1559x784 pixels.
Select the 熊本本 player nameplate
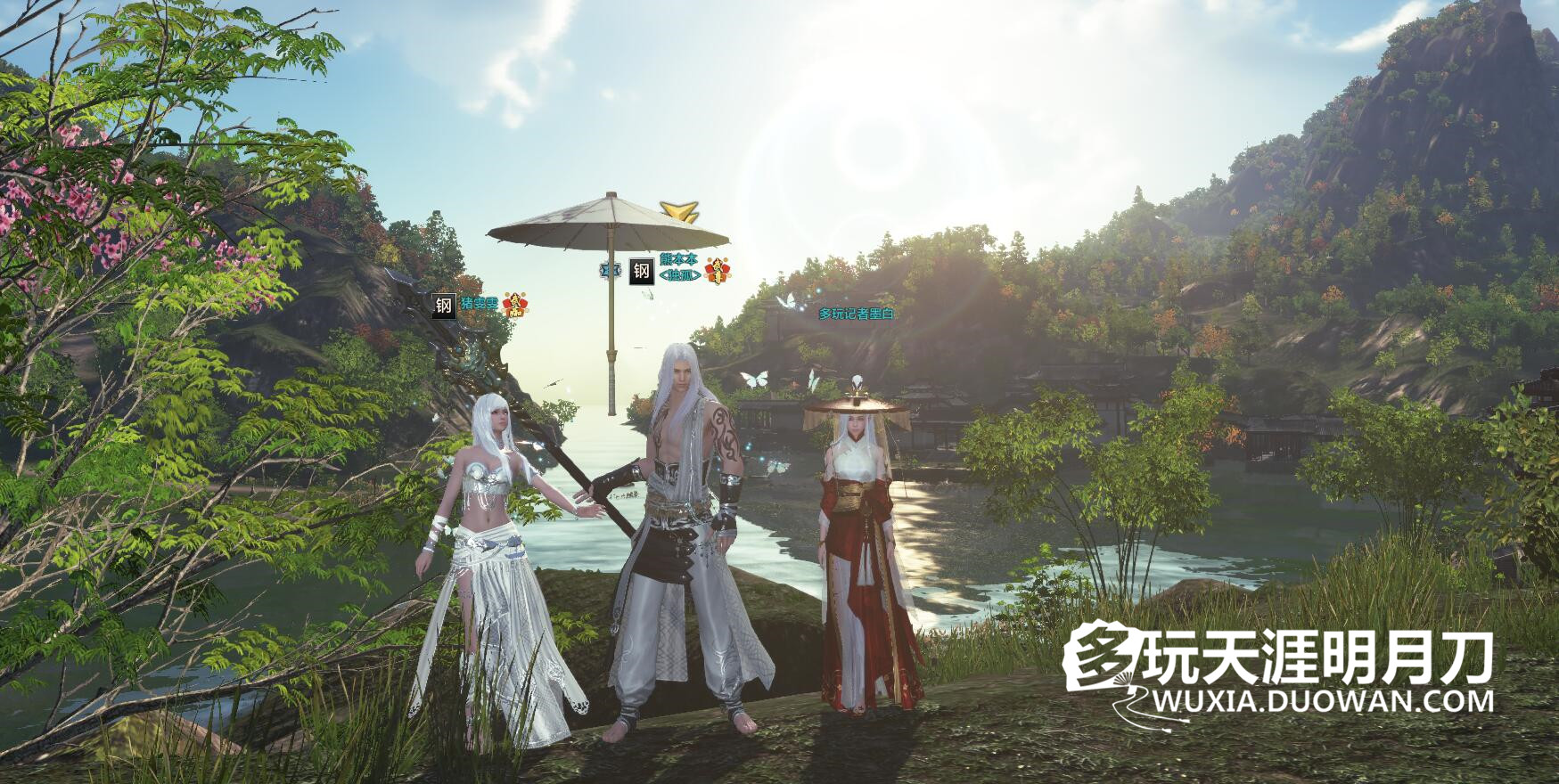[677, 259]
